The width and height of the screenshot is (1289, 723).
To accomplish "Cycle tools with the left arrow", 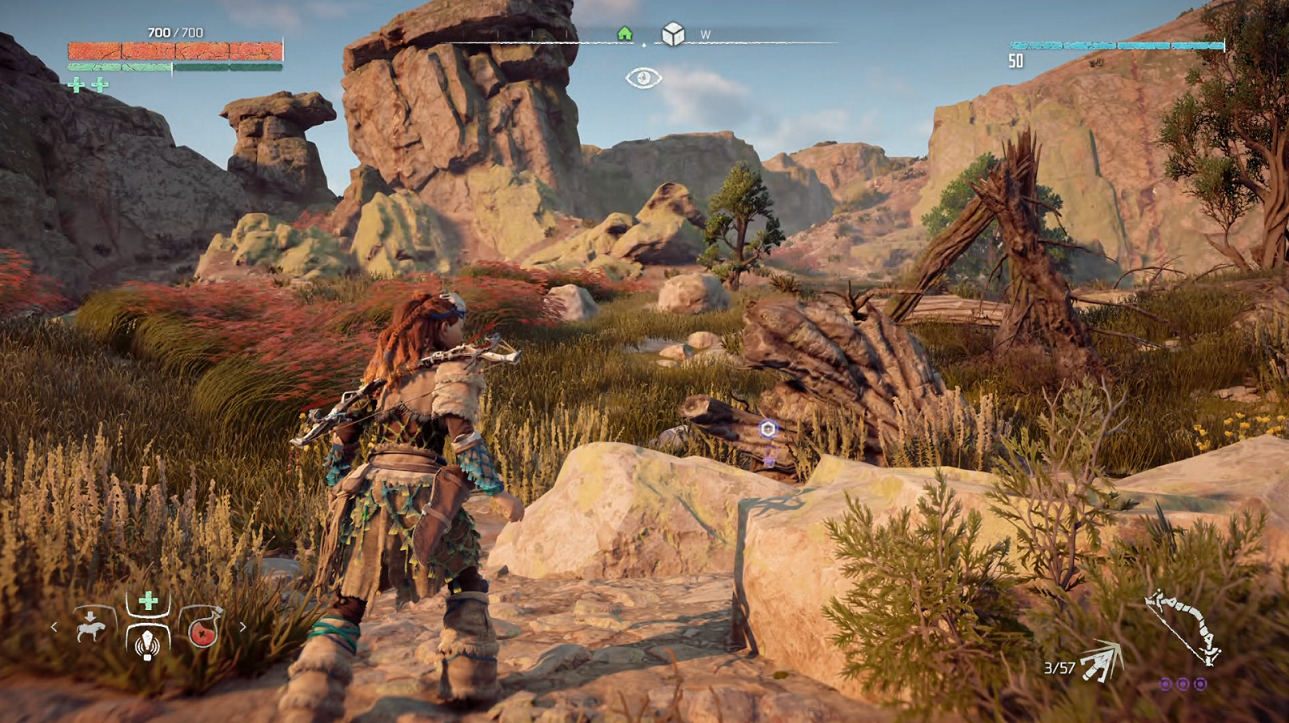I will [54, 628].
